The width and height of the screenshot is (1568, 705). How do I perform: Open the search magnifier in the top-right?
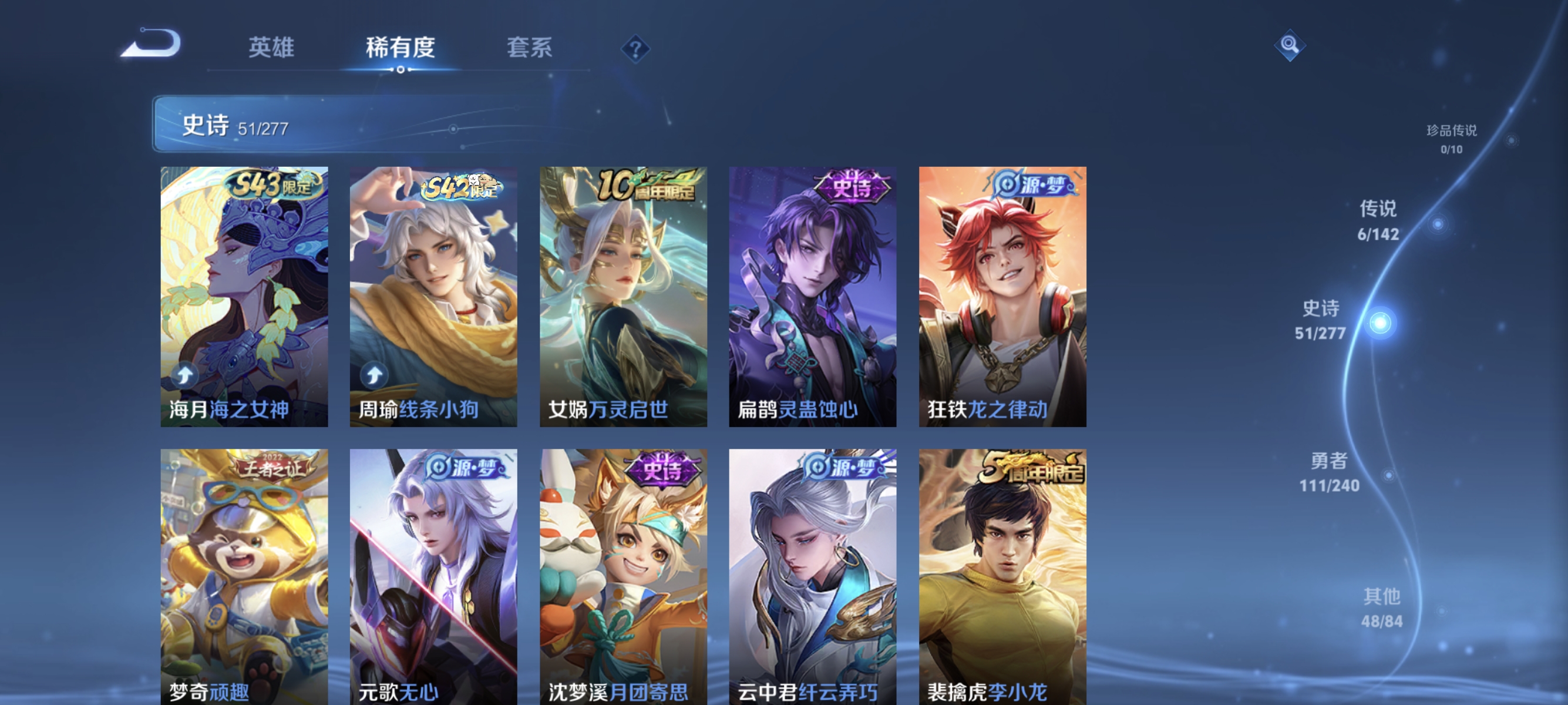click(1290, 45)
